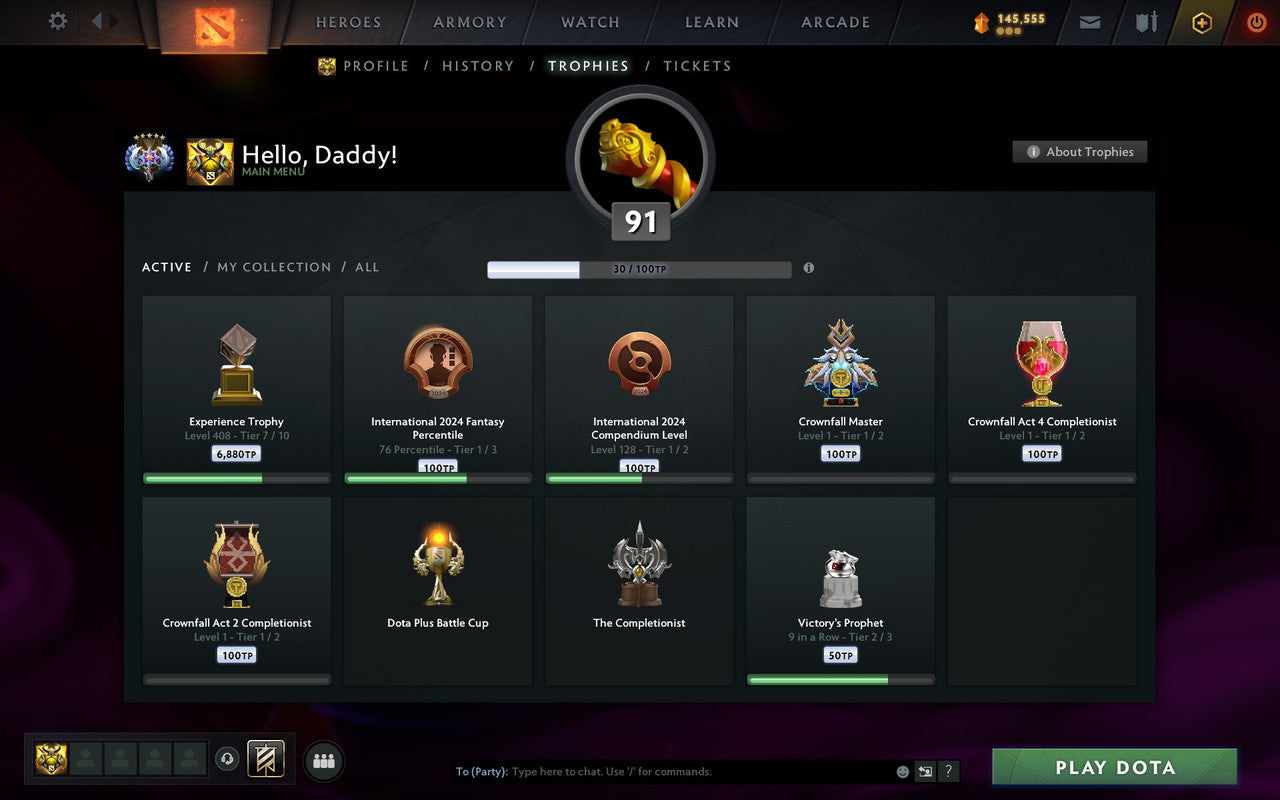Image resolution: width=1280 pixels, height=800 pixels.
Task: Open the friends list group icon
Action: [323, 760]
